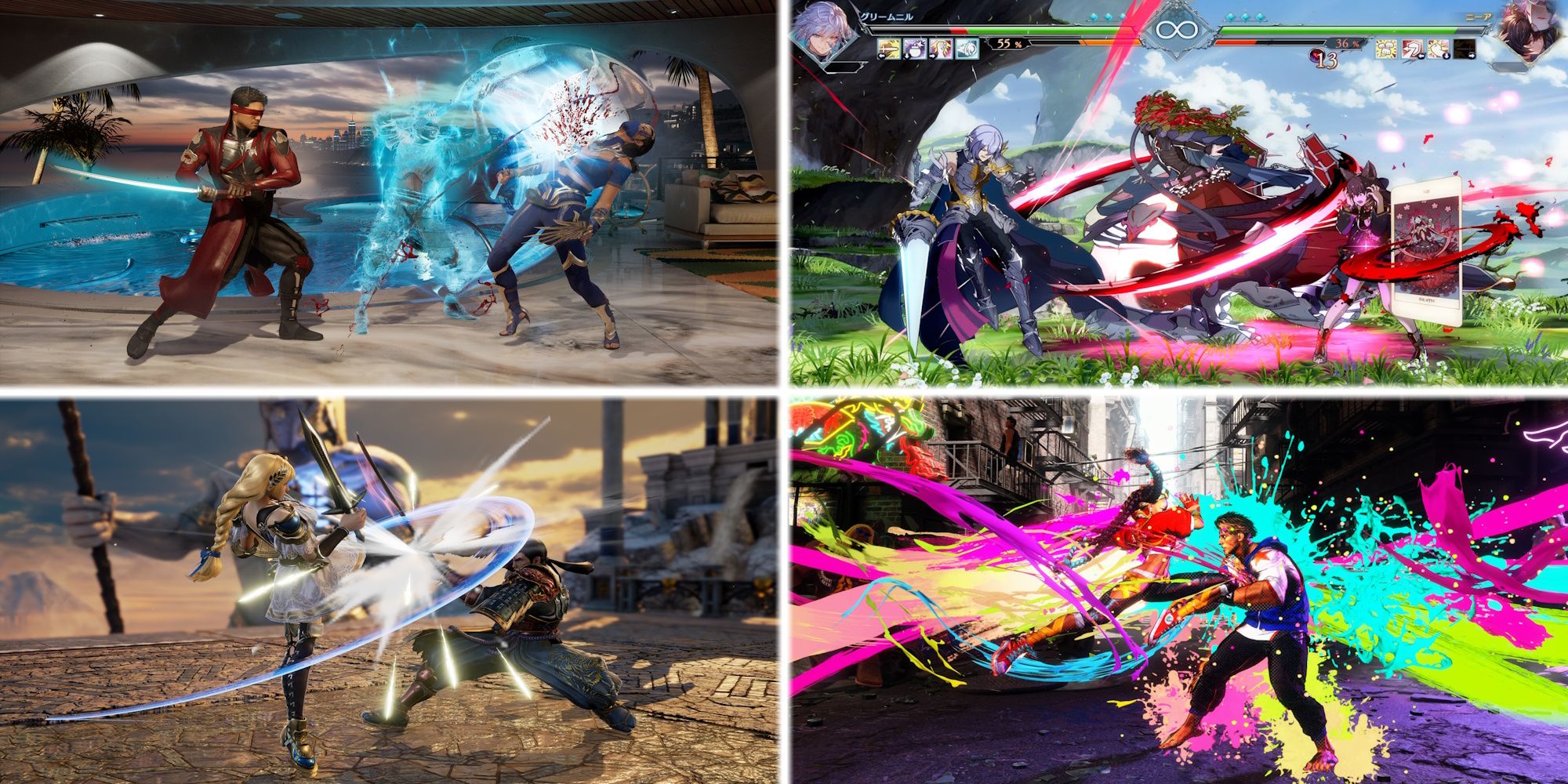Select the yellow claw-strike skill icon
This screenshot has width=1568, height=784.
click(x=941, y=47)
